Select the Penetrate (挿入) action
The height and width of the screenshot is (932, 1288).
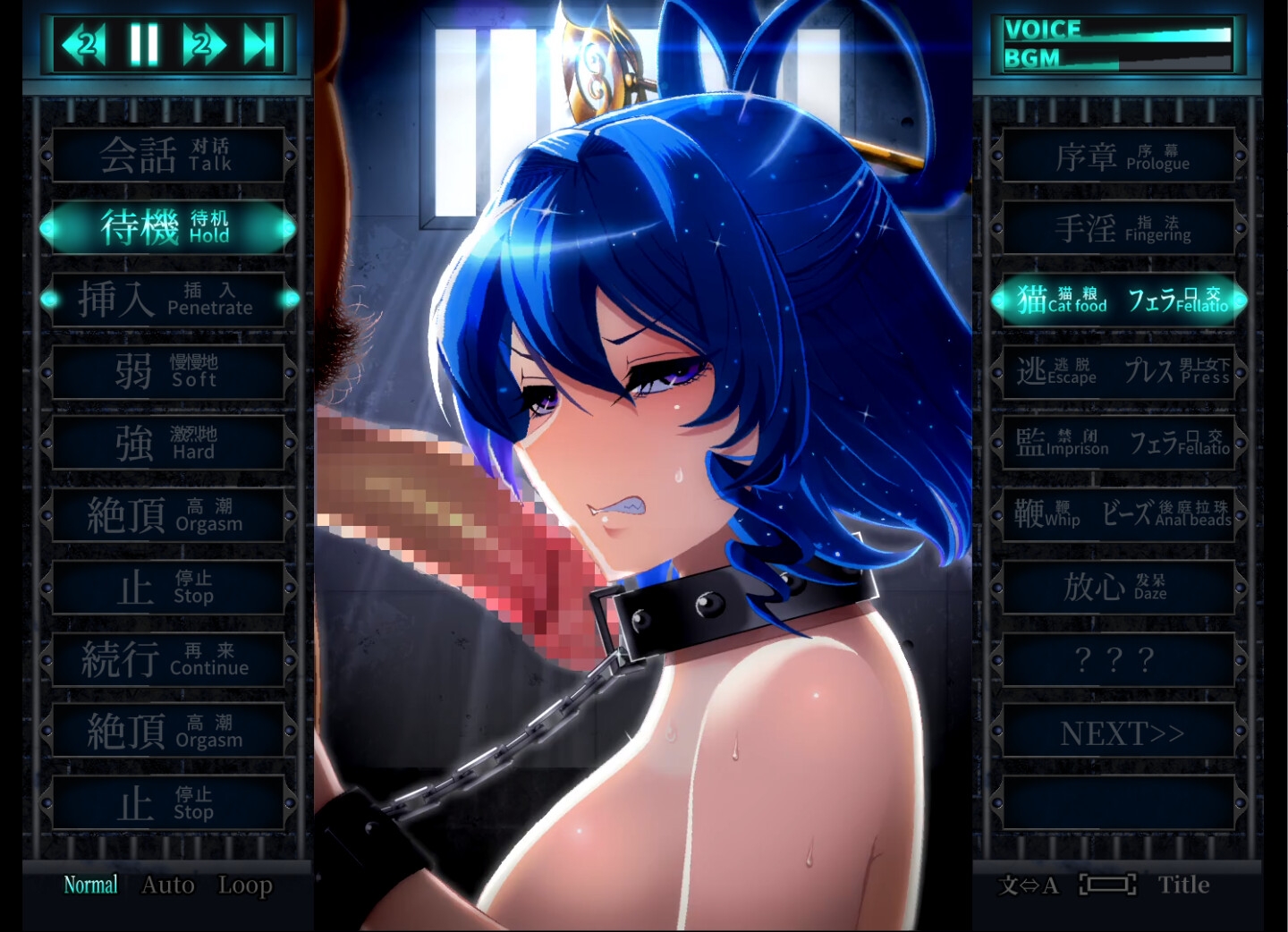pyautogui.click(x=168, y=300)
